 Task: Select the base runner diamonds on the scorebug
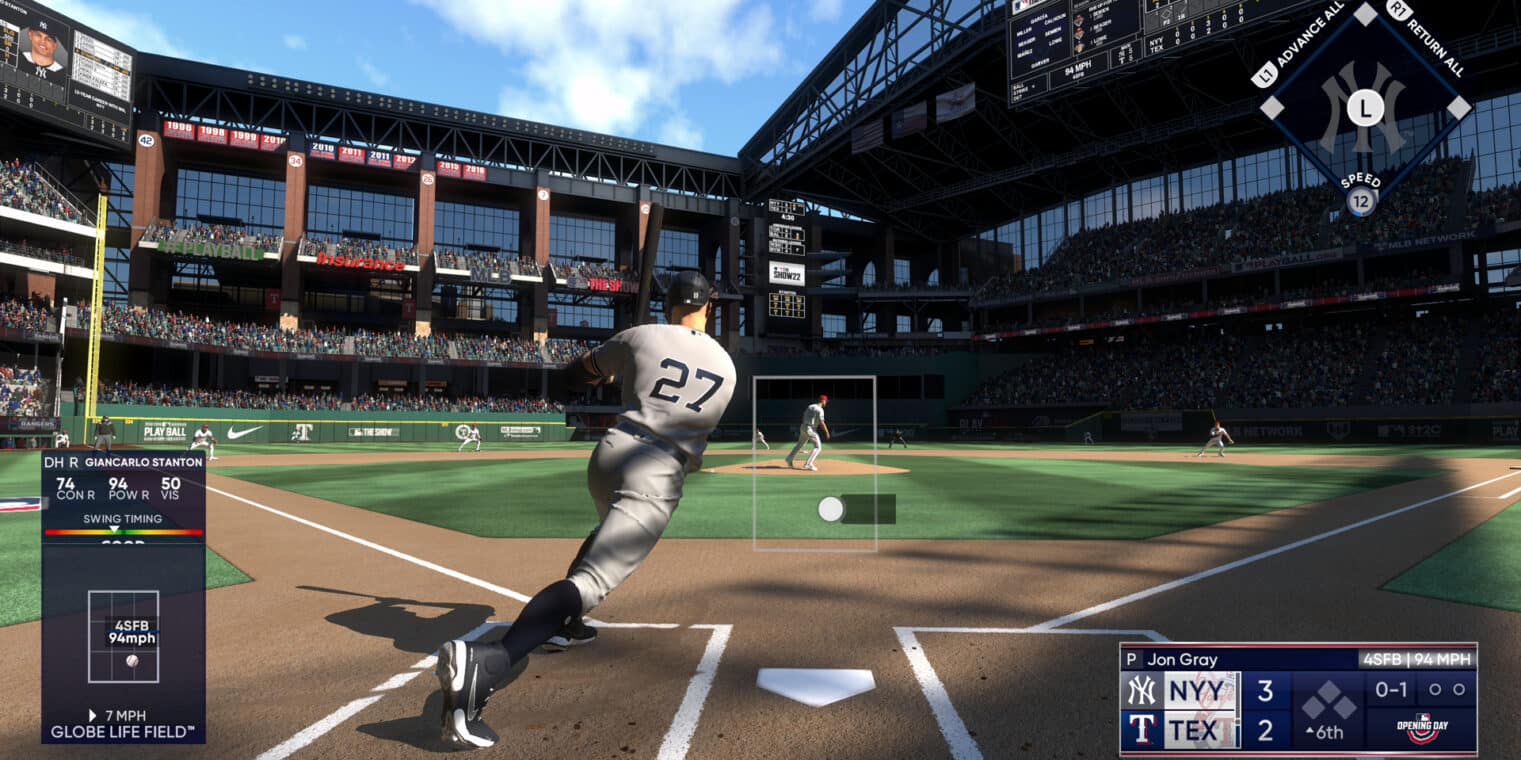point(1330,700)
